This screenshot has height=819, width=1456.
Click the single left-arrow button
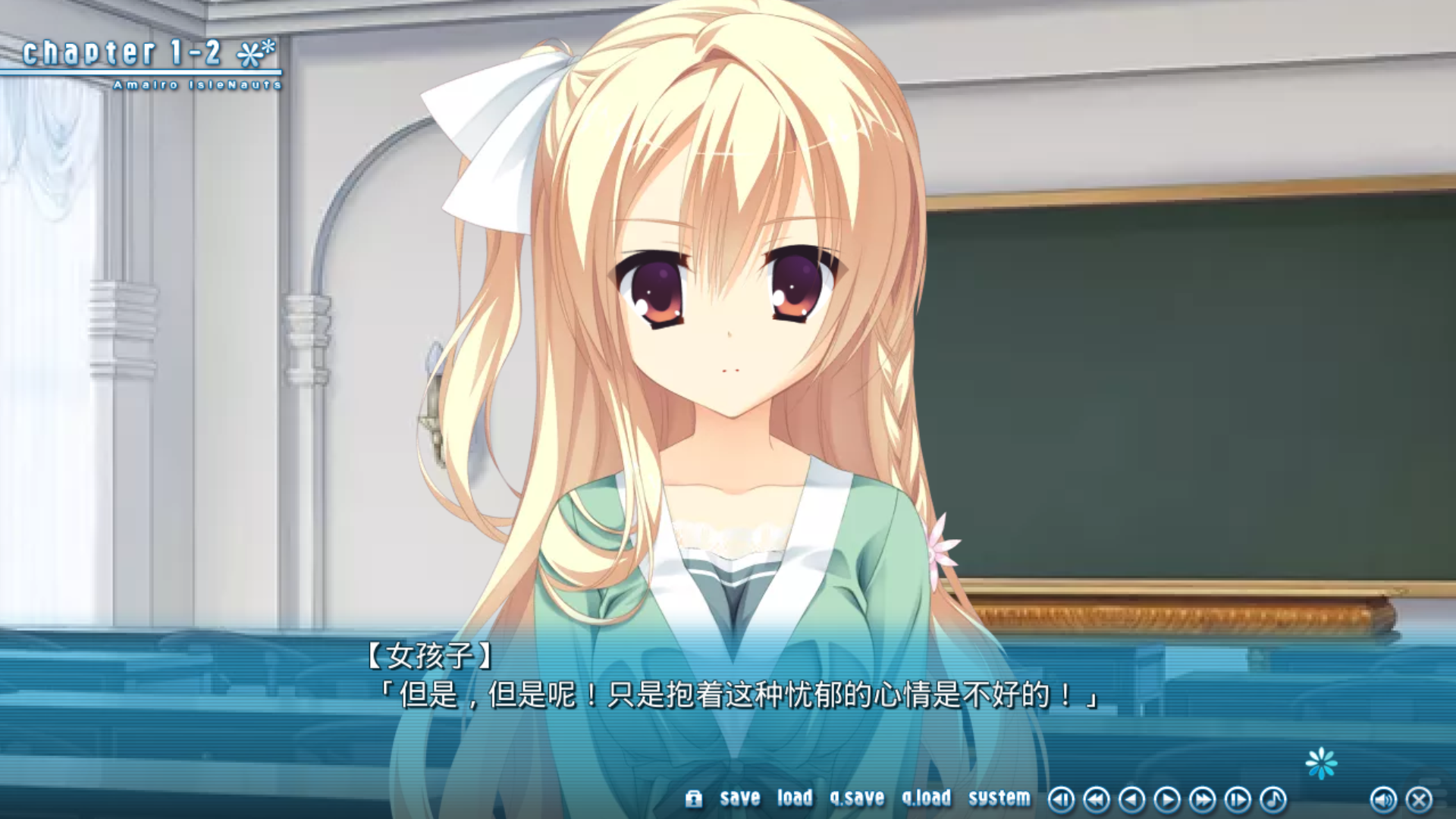click(x=1131, y=799)
